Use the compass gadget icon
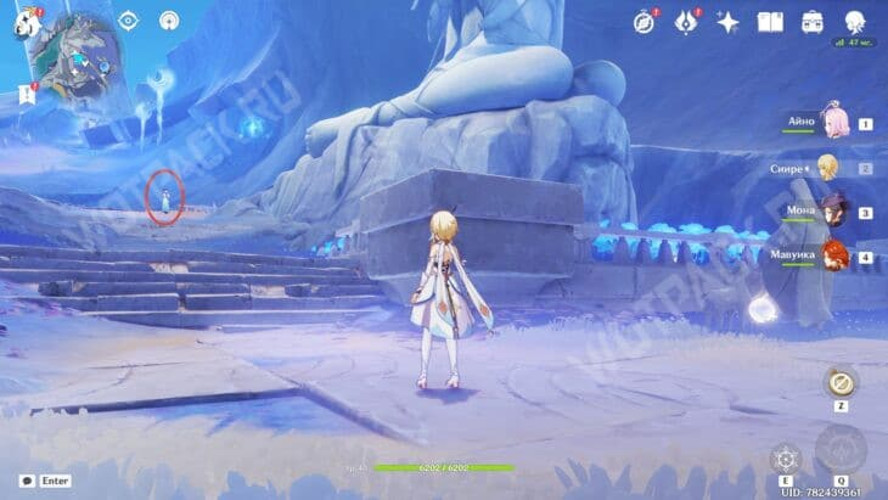The height and width of the screenshot is (500, 888). pos(840,382)
